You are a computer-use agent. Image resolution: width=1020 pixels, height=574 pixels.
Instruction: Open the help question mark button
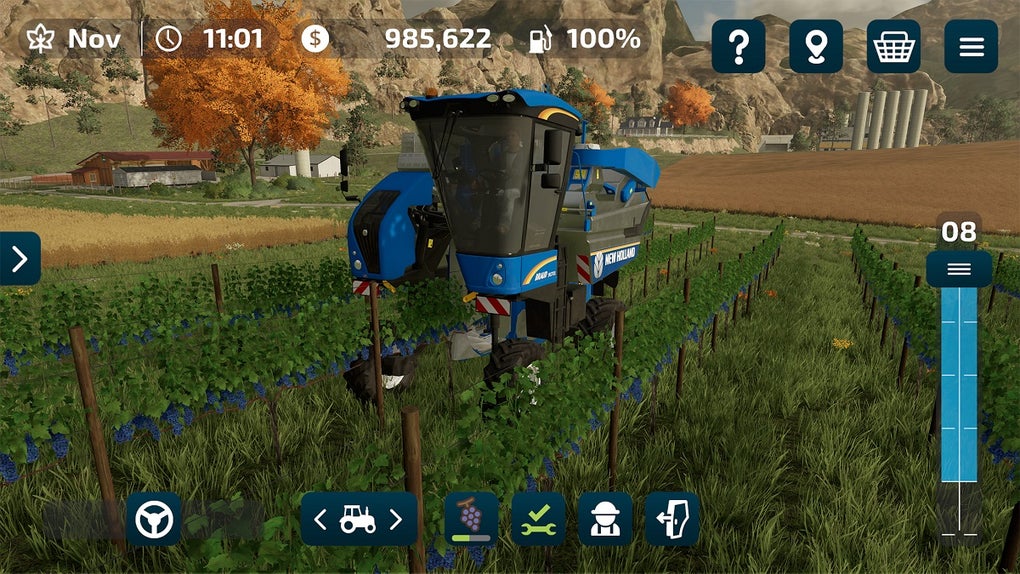click(x=738, y=46)
